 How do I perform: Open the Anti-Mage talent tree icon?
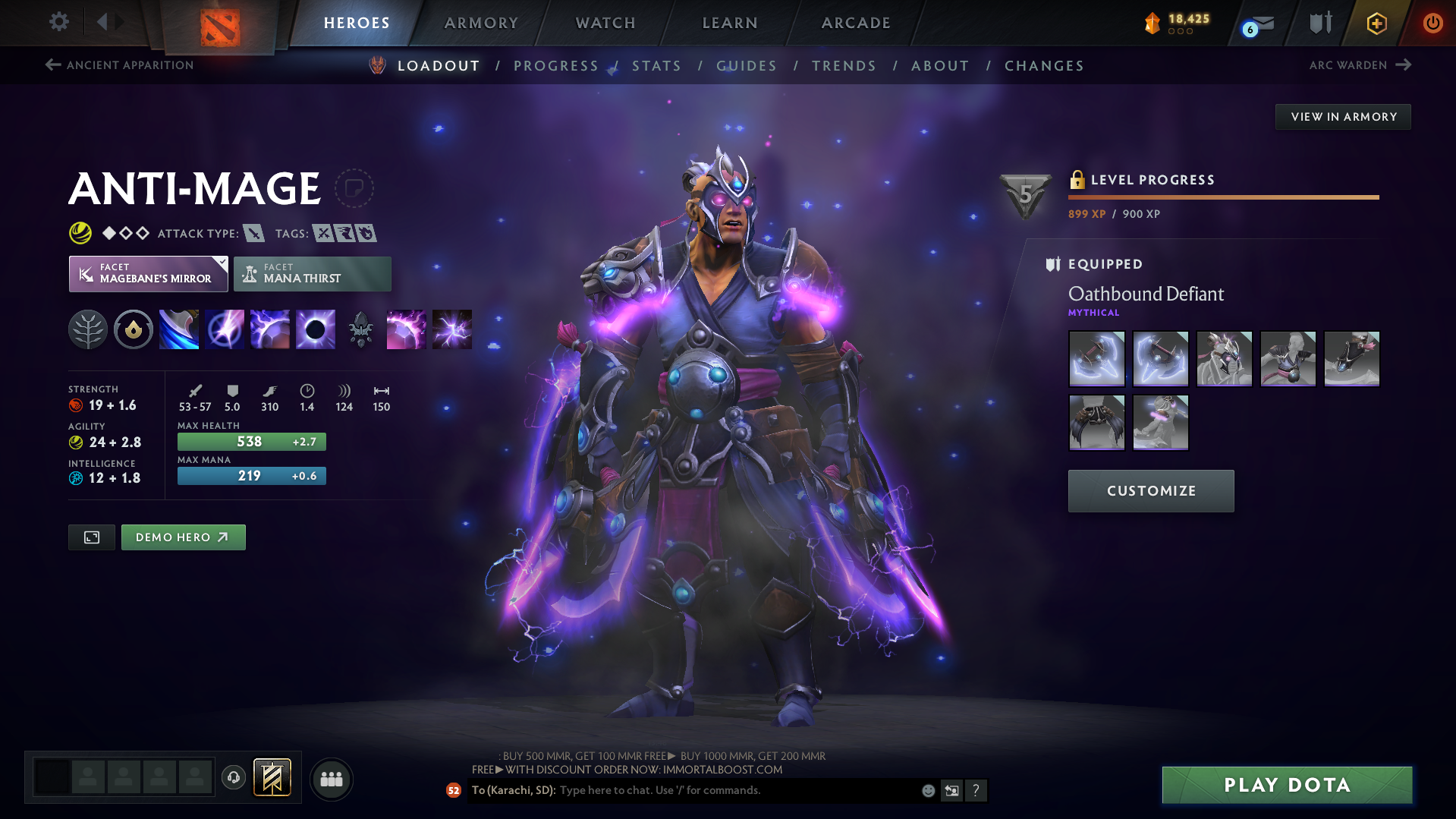87,329
